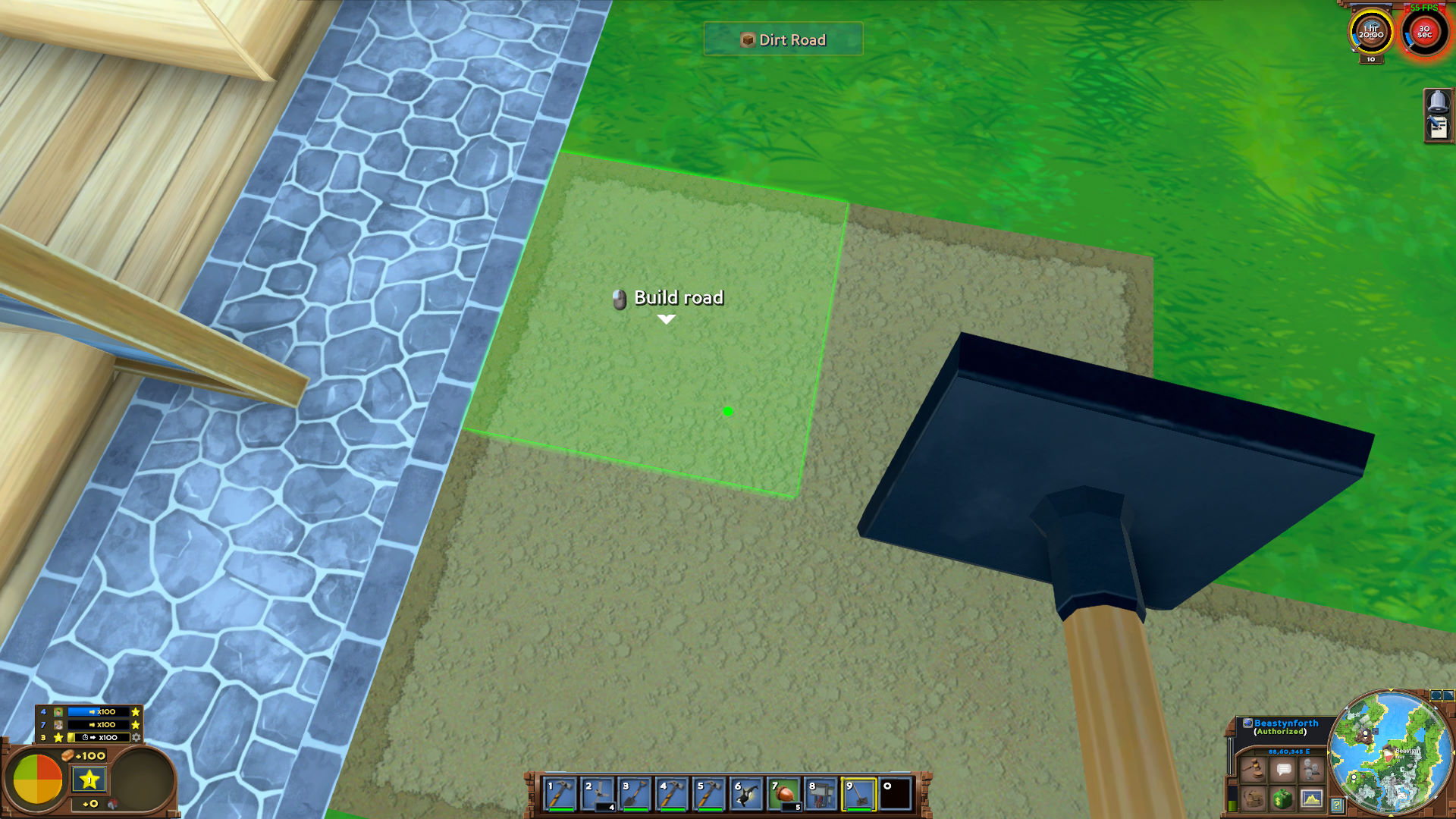Screen dimensions: 1456x819
Task: Toggle the star next to production row 7
Action: point(135,725)
